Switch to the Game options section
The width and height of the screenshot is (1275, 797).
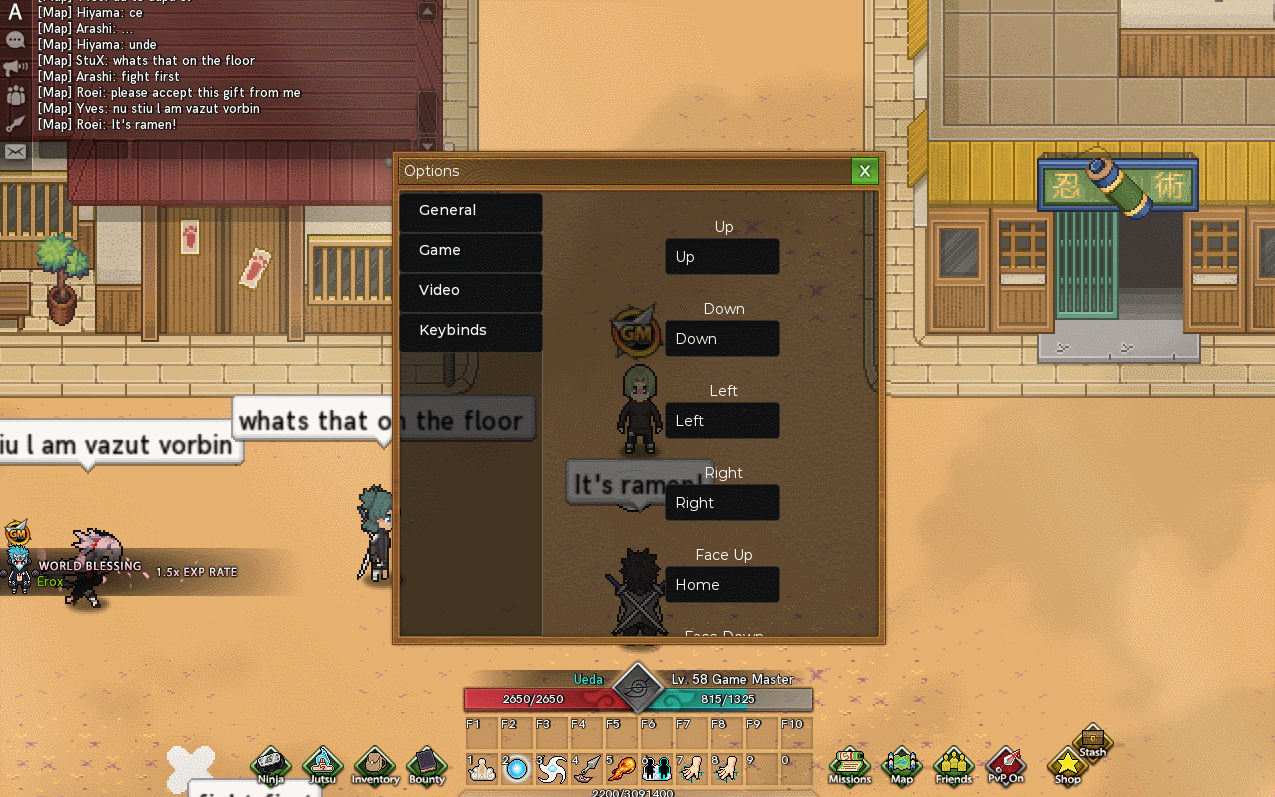470,251
